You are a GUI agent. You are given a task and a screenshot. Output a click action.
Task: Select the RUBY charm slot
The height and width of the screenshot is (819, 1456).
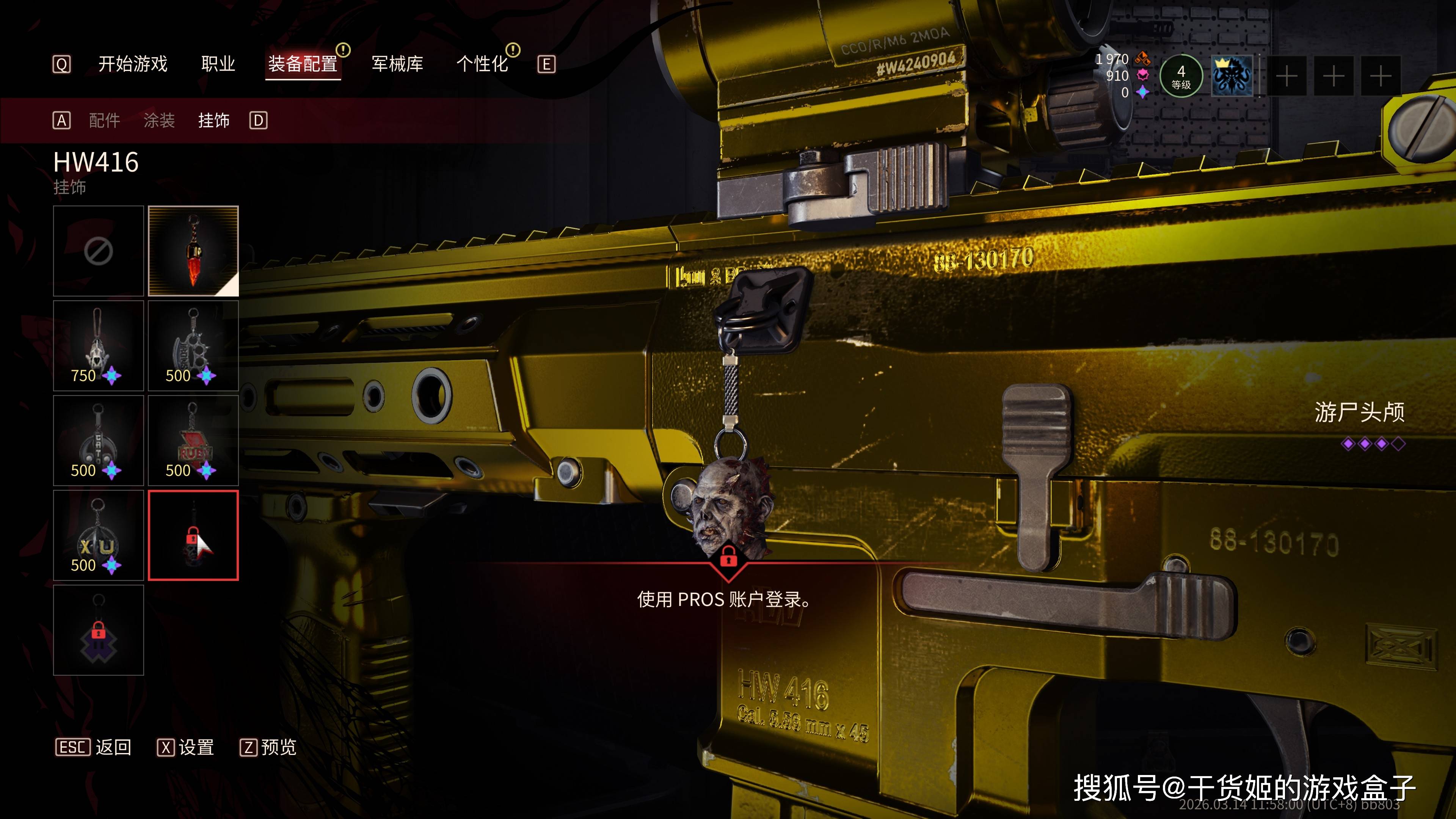(x=193, y=440)
